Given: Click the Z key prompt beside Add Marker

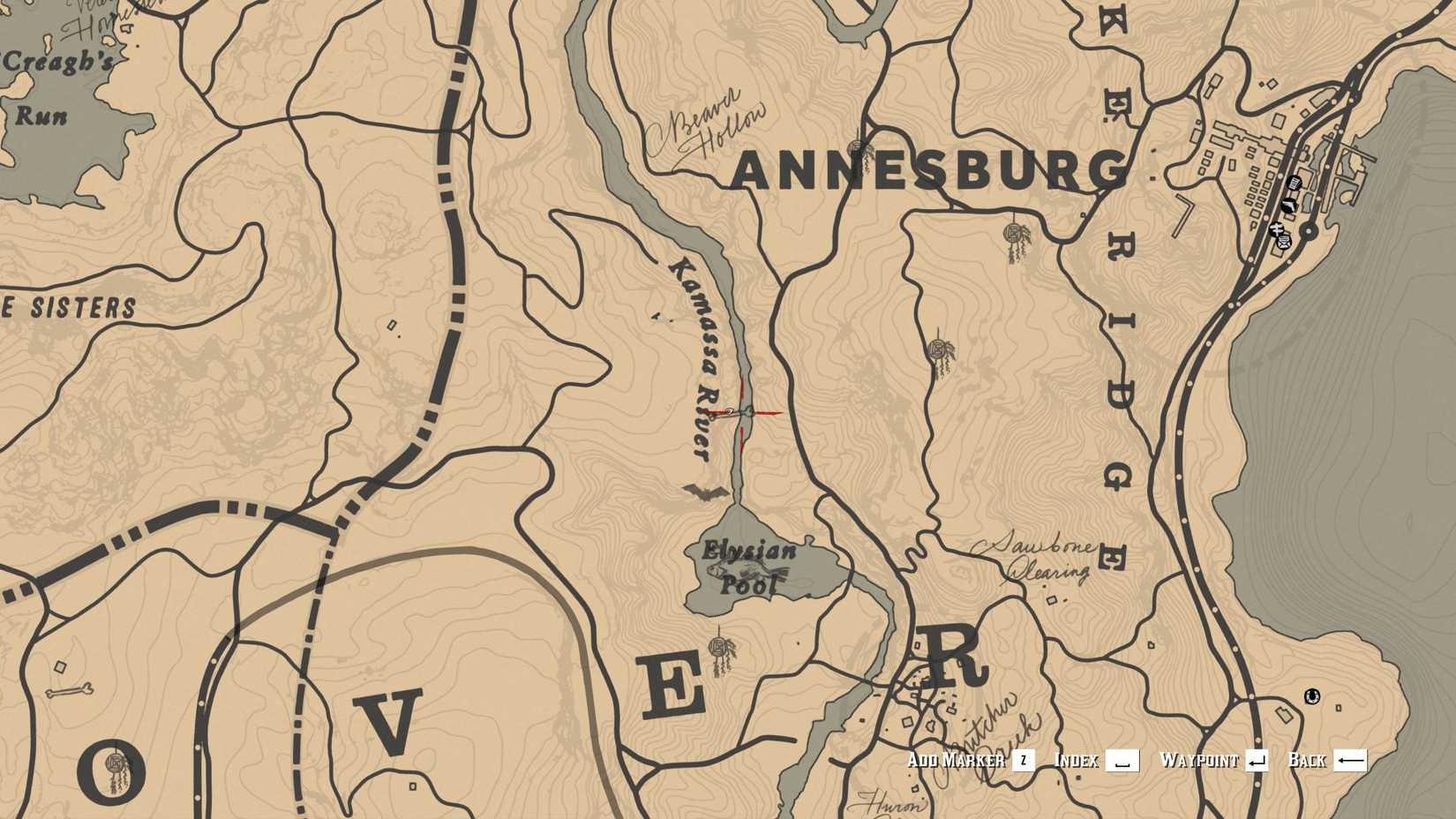Looking at the screenshot, I should 1022,759.
